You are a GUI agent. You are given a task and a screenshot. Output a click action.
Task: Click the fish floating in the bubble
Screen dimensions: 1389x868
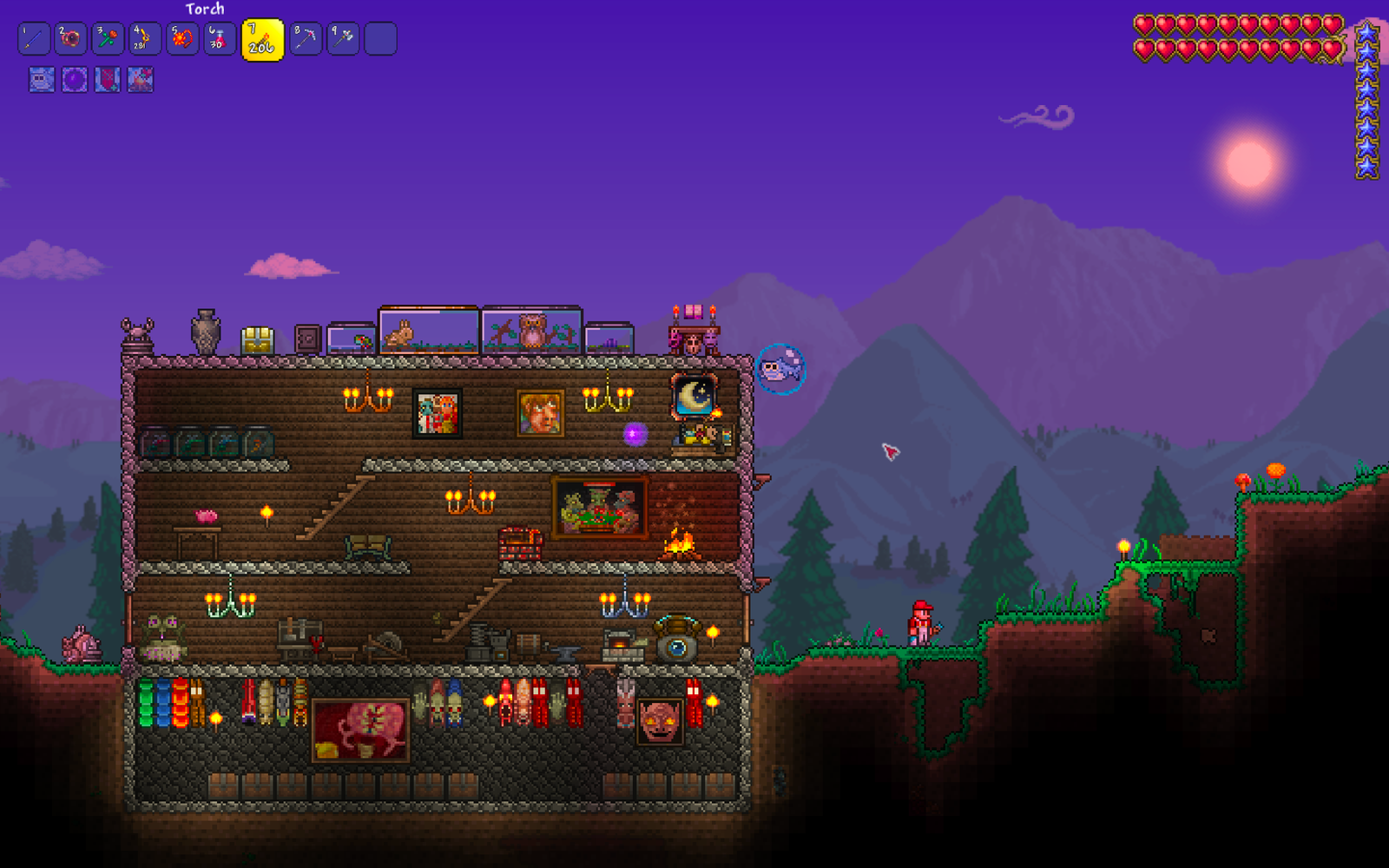tap(780, 370)
